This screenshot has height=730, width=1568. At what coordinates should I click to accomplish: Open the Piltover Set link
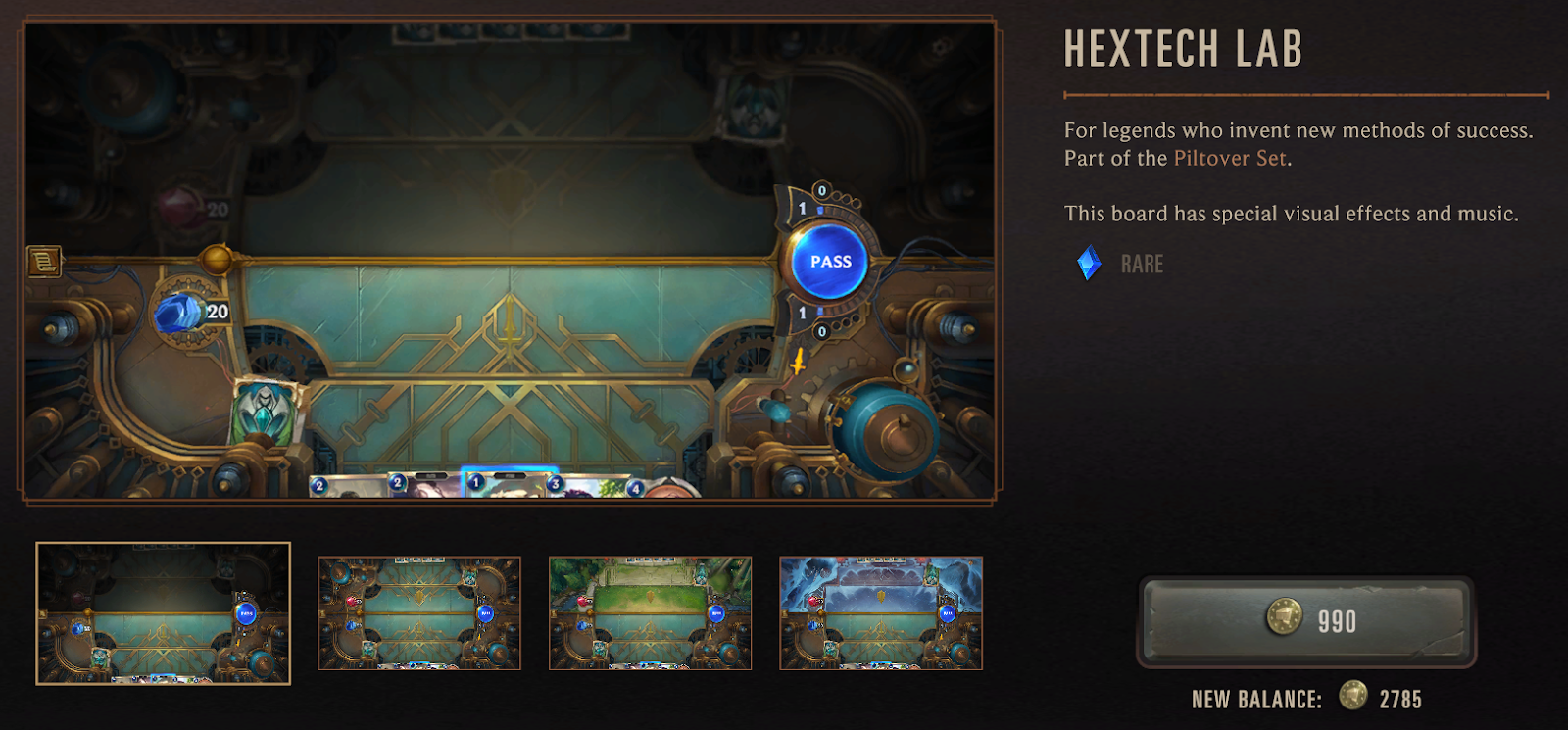click(1230, 159)
